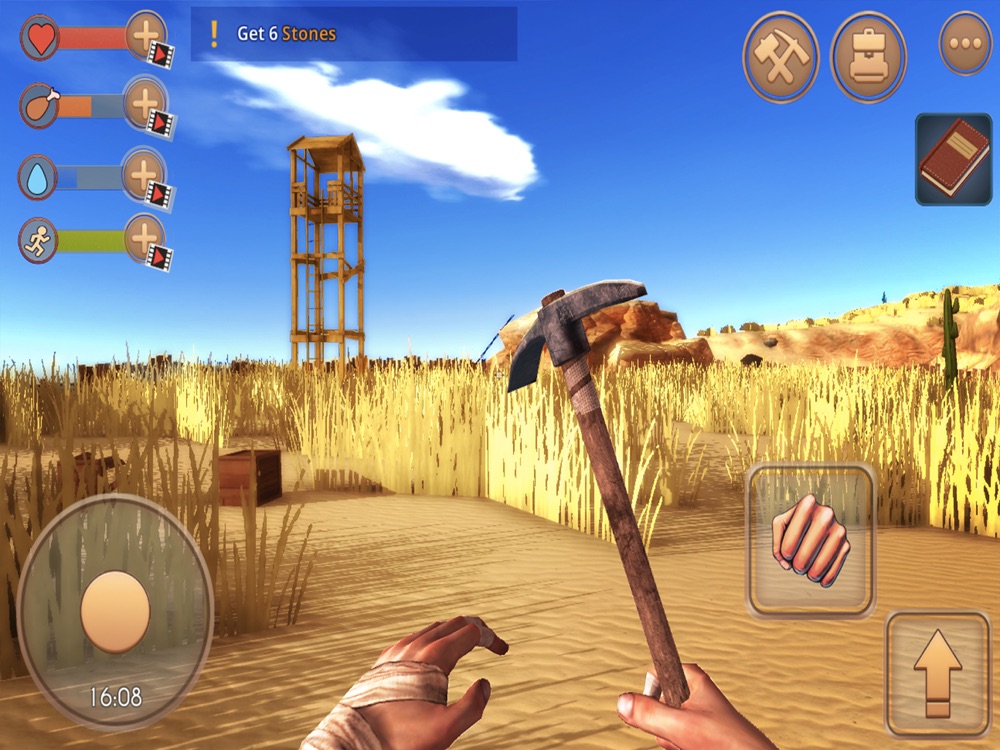Open the red journal book
The height and width of the screenshot is (750, 1000).
[x=953, y=160]
